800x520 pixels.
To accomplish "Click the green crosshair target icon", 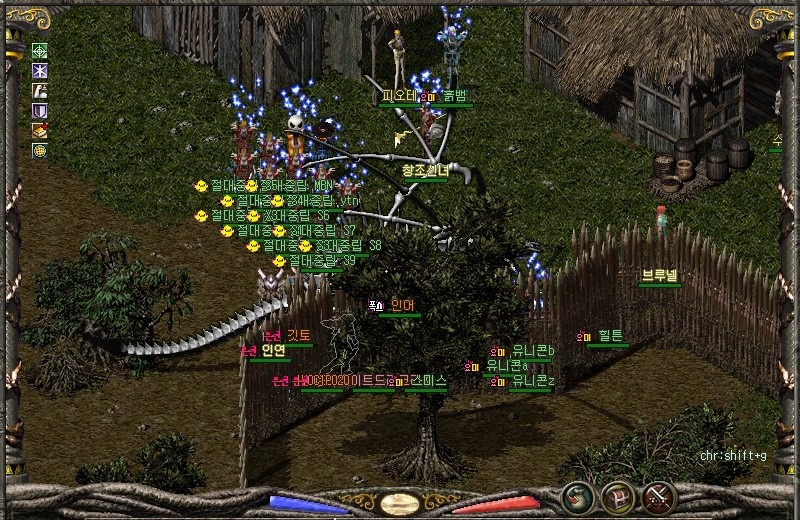I will 40,51.
